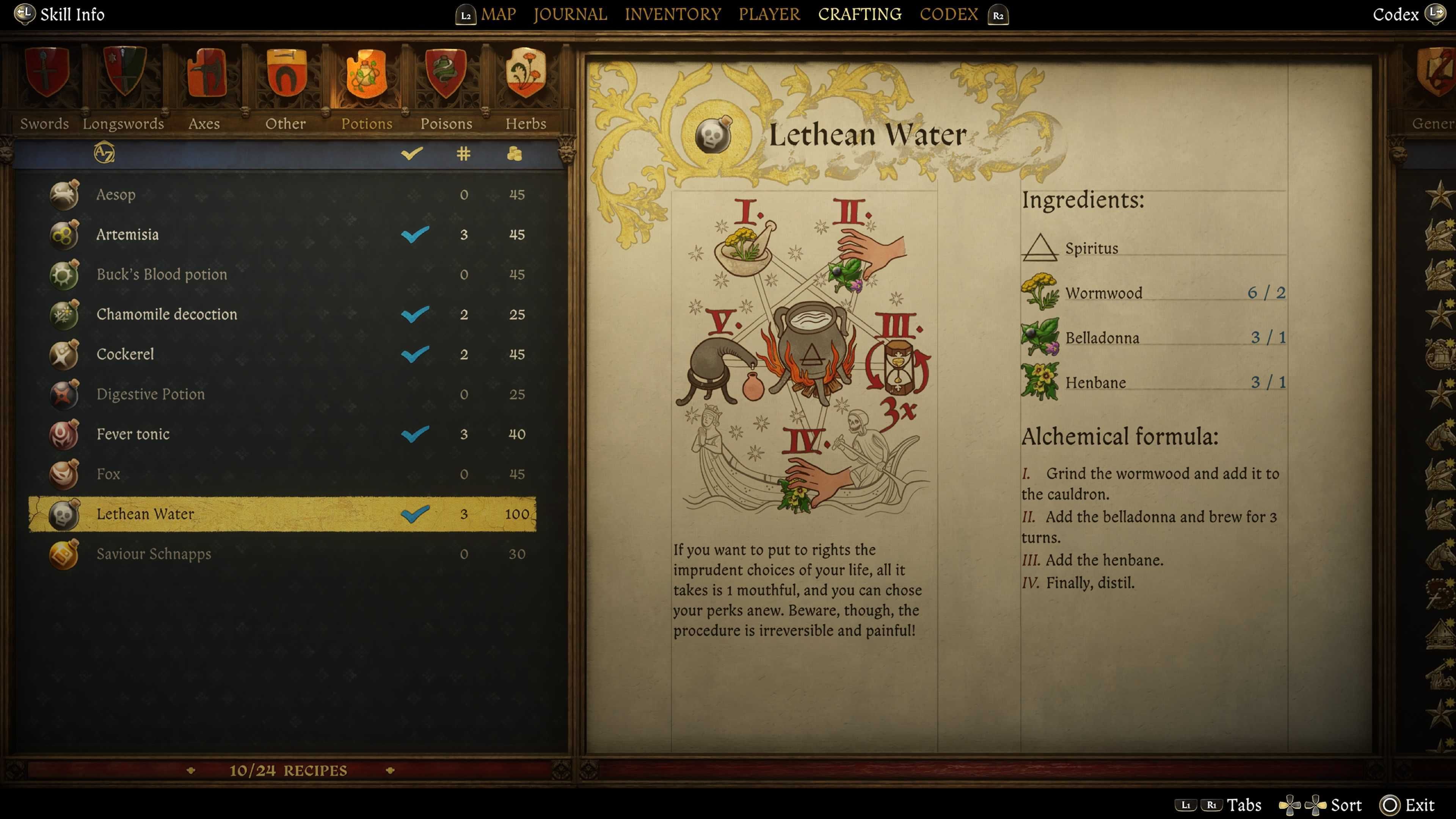Open the Codex menu

pos(948,14)
